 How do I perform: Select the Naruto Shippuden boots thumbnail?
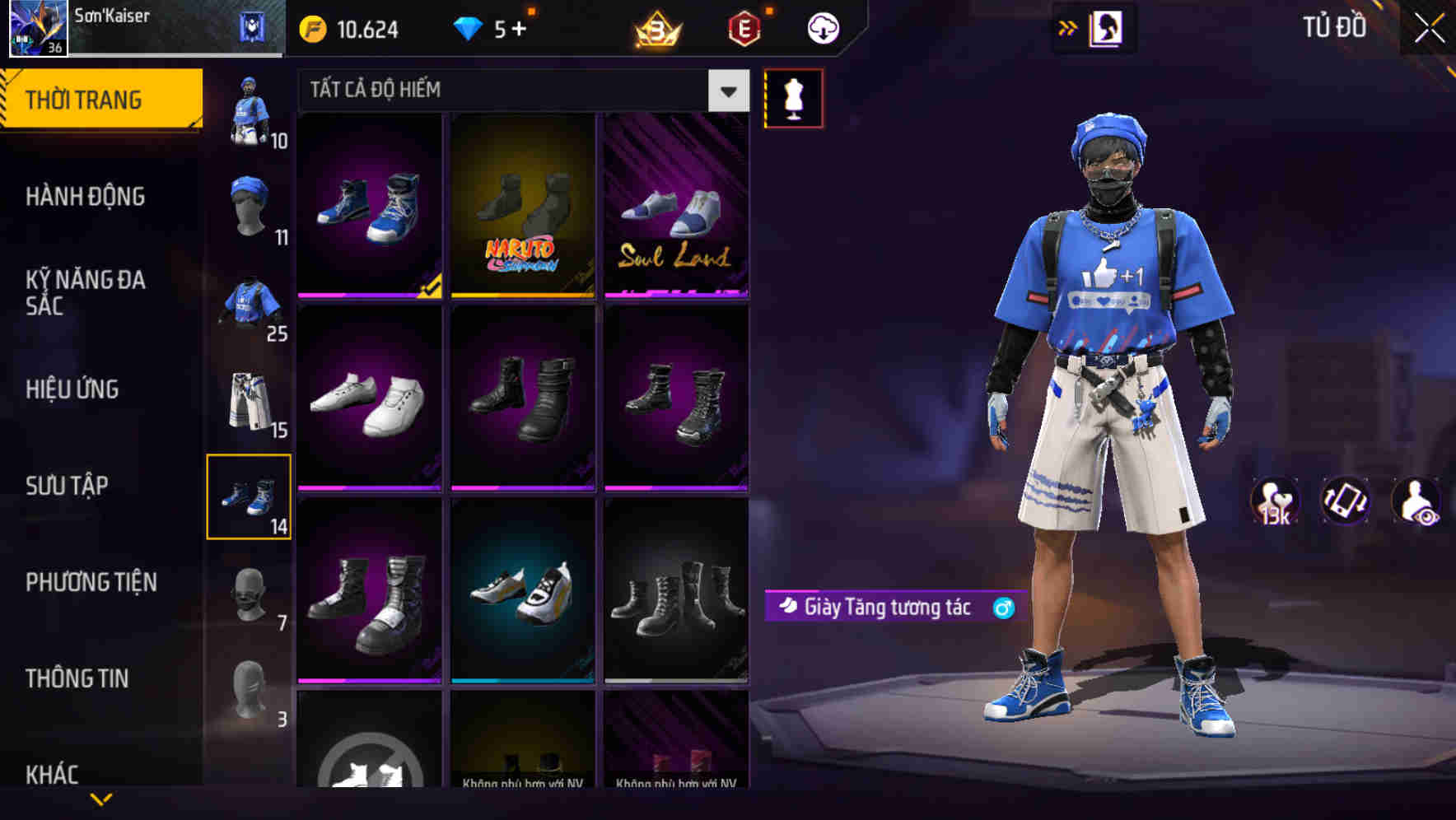click(524, 205)
